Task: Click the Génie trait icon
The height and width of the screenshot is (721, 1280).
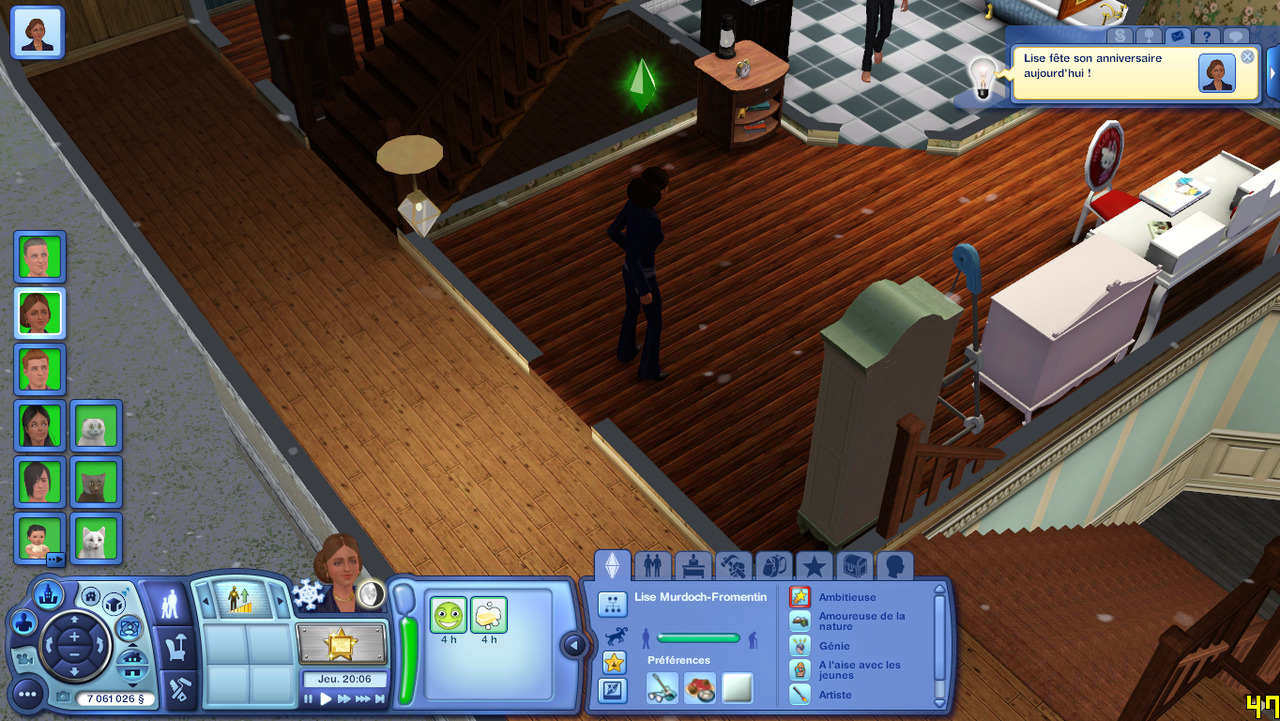Action: click(x=800, y=646)
